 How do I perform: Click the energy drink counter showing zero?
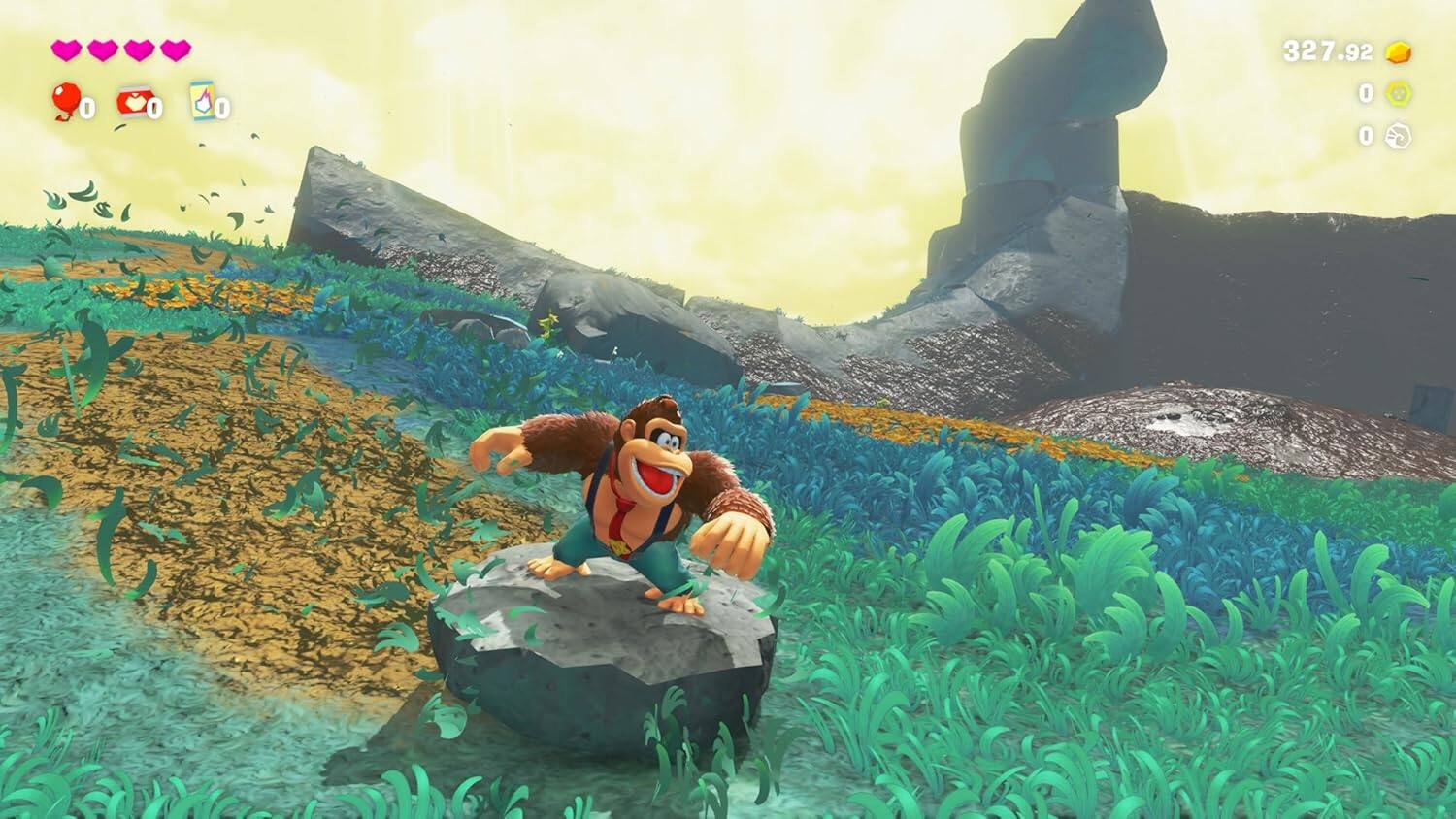point(222,108)
